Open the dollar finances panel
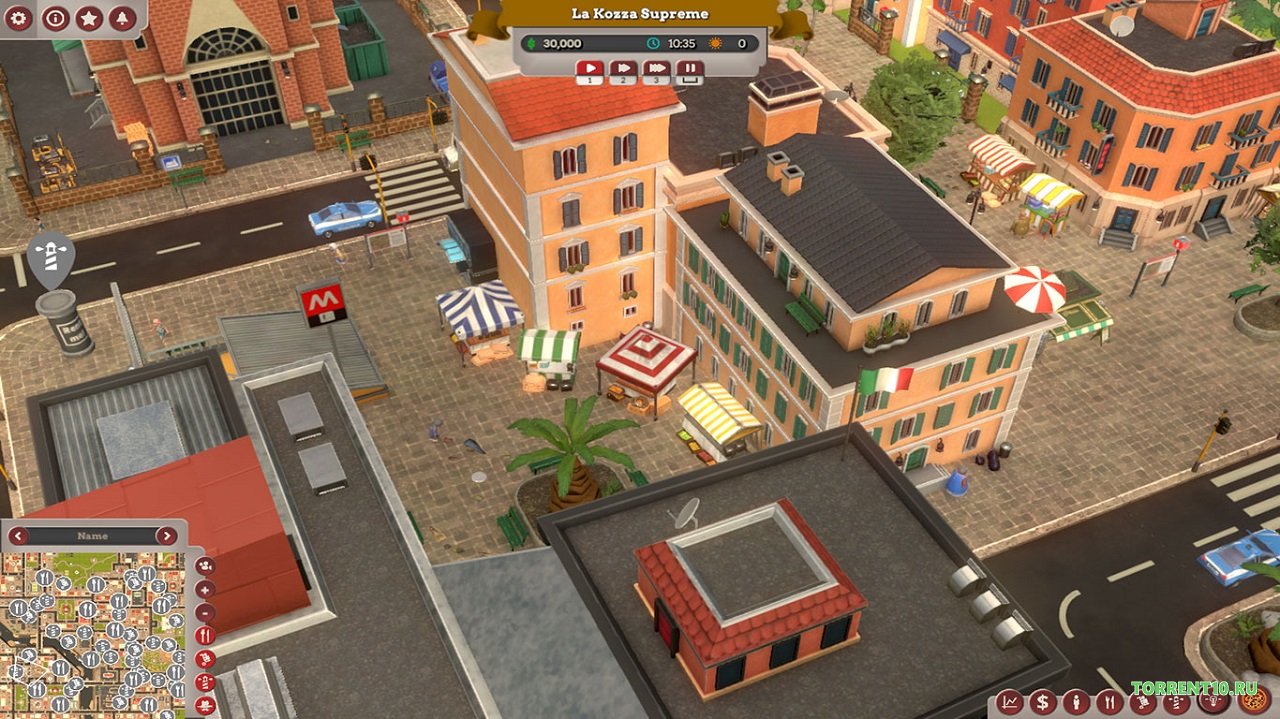Image resolution: width=1280 pixels, height=719 pixels. coord(1043,702)
